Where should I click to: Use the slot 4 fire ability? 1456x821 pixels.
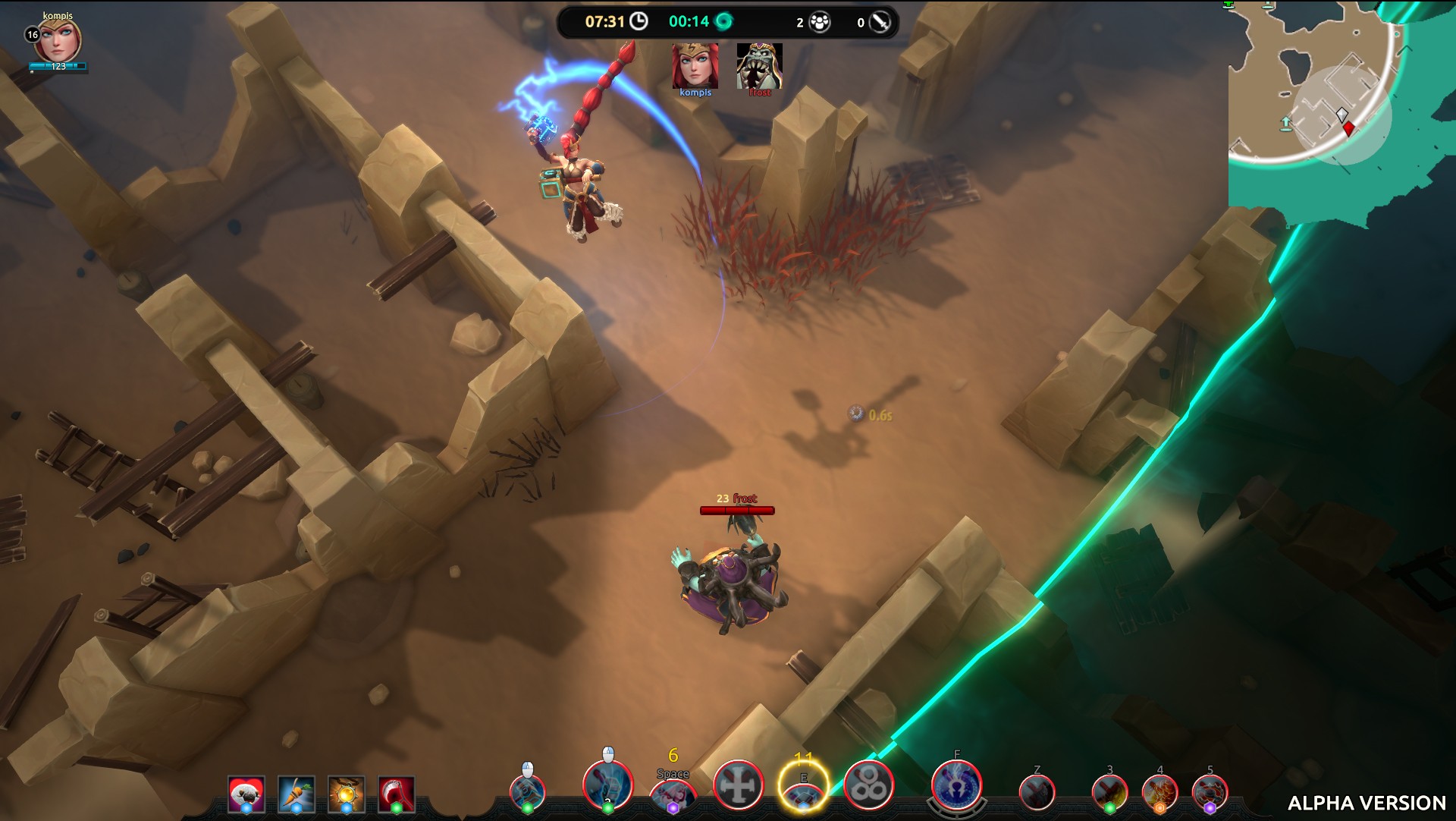pyautogui.click(x=1159, y=793)
